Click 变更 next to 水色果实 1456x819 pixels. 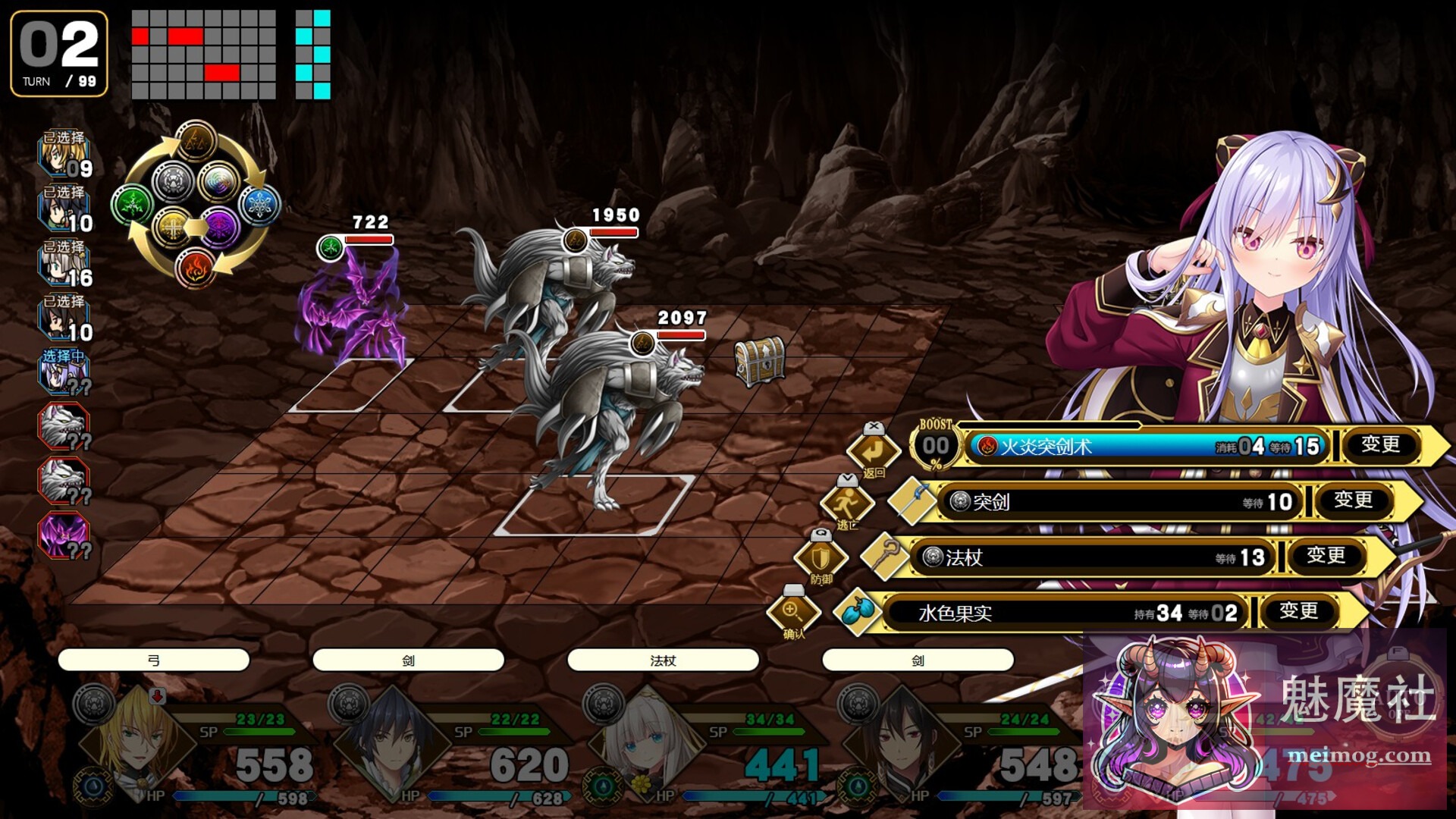tap(1298, 611)
